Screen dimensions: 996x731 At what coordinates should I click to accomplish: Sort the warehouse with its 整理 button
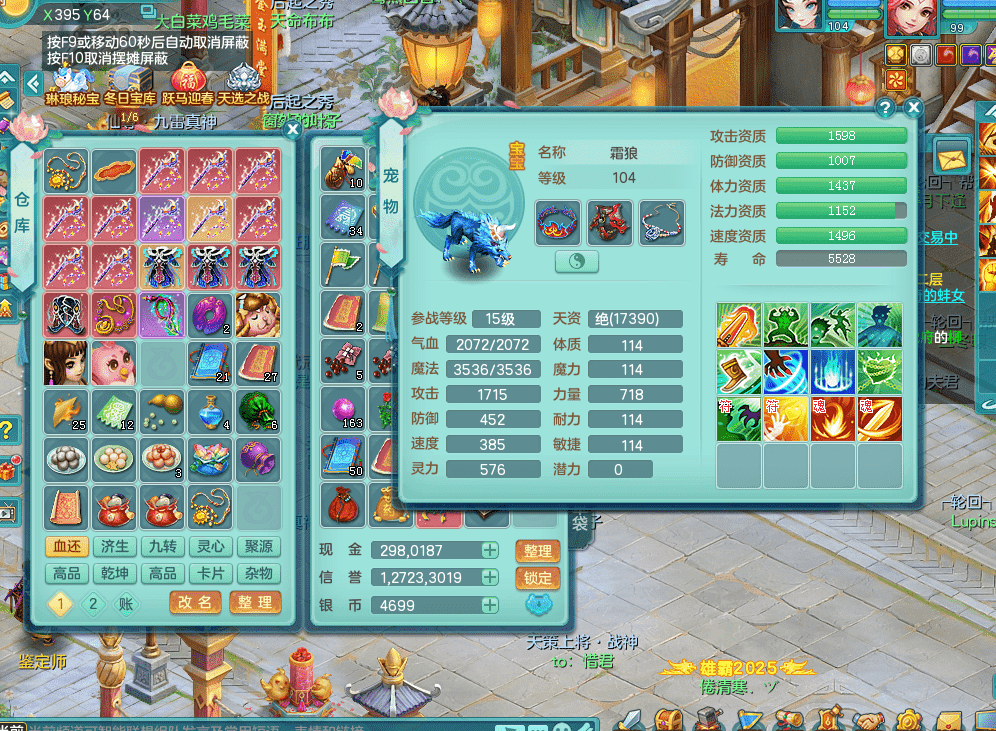click(x=254, y=603)
